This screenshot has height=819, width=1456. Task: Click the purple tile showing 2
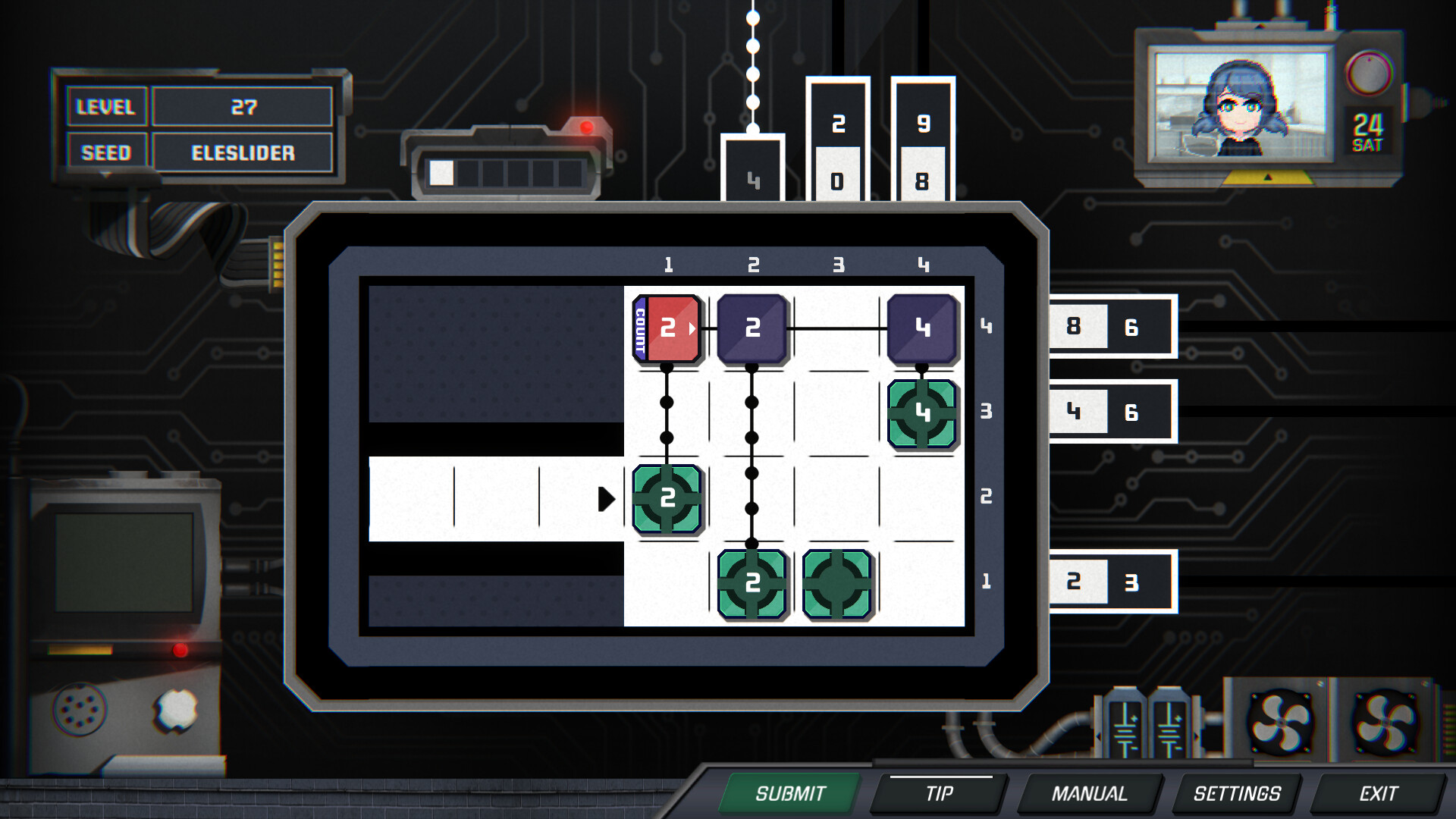pyautogui.click(x=753, y=328)
